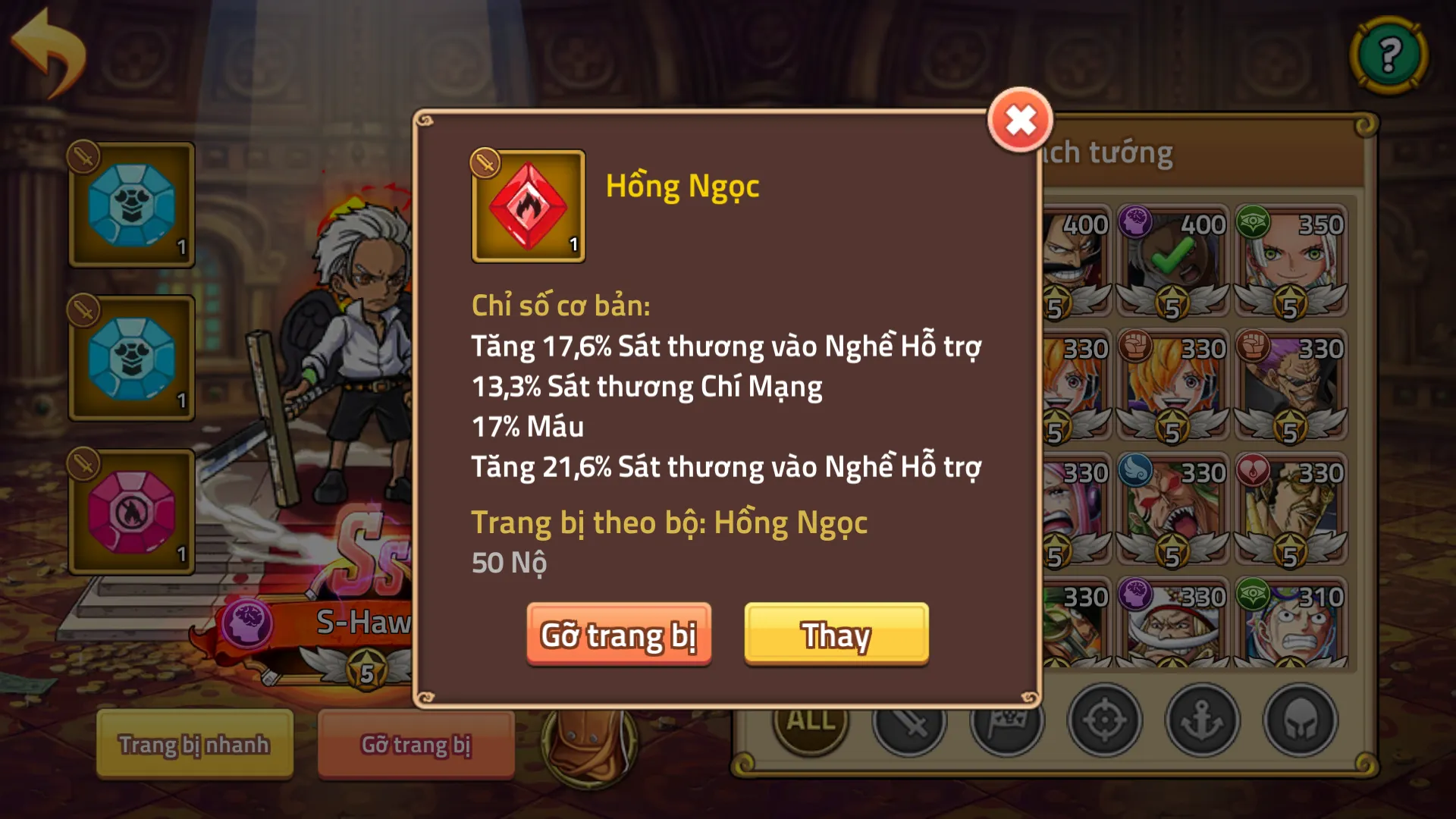
Task: Click the bottom Gỡ trang bị button
Action: click(x=415, y=745)
